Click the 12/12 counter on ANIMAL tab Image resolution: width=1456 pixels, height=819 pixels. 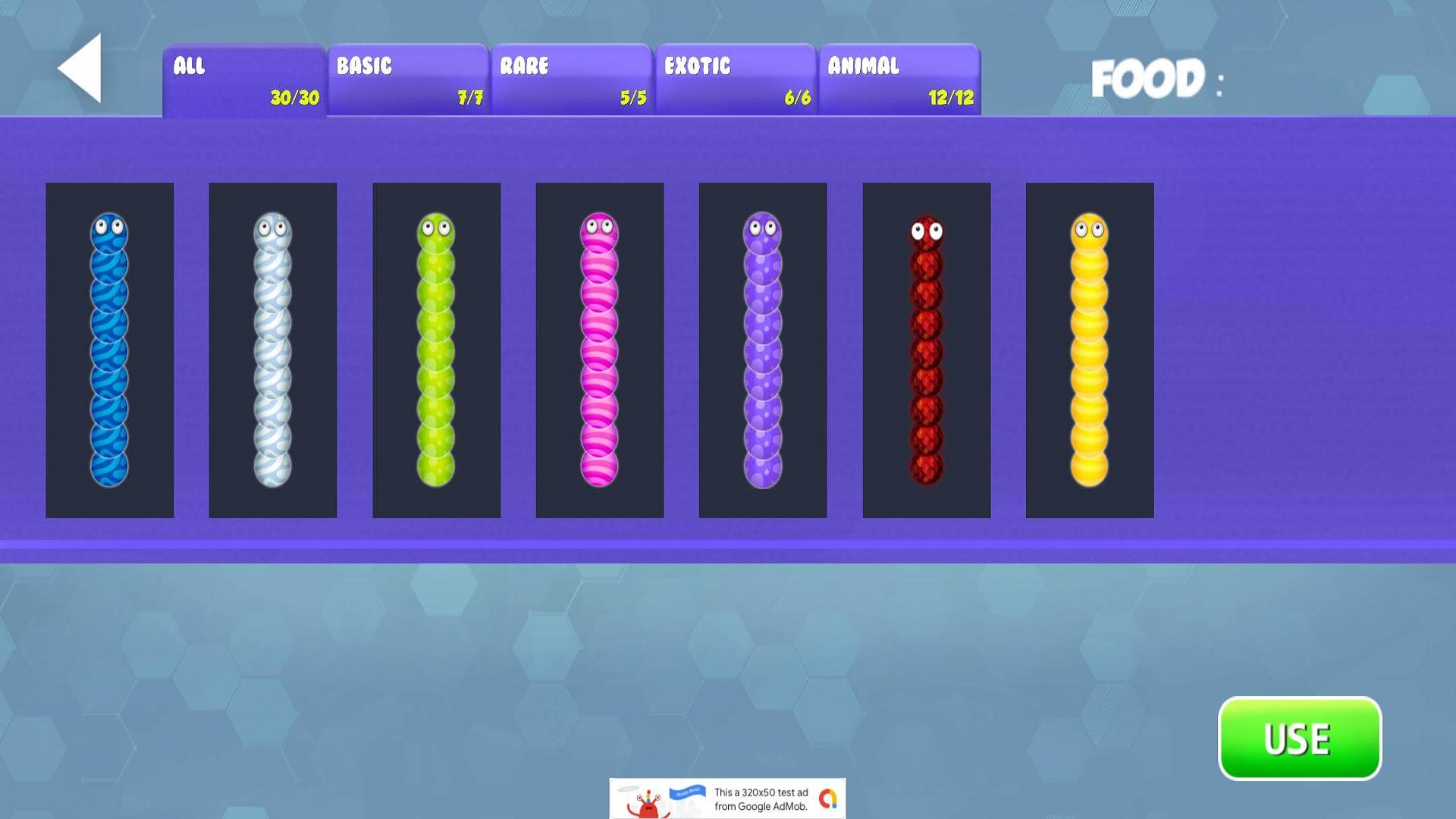tap(950, 98)
